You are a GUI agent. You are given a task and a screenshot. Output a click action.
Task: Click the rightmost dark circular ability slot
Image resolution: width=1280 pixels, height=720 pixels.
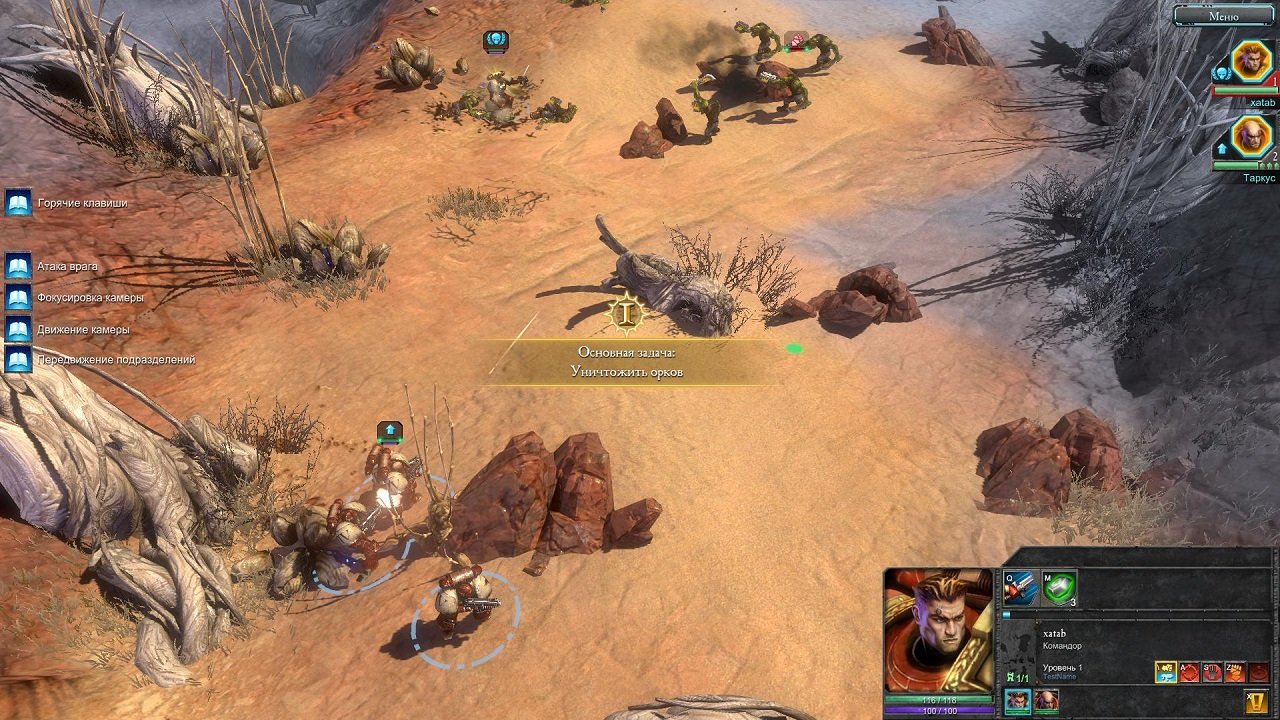1259,673
